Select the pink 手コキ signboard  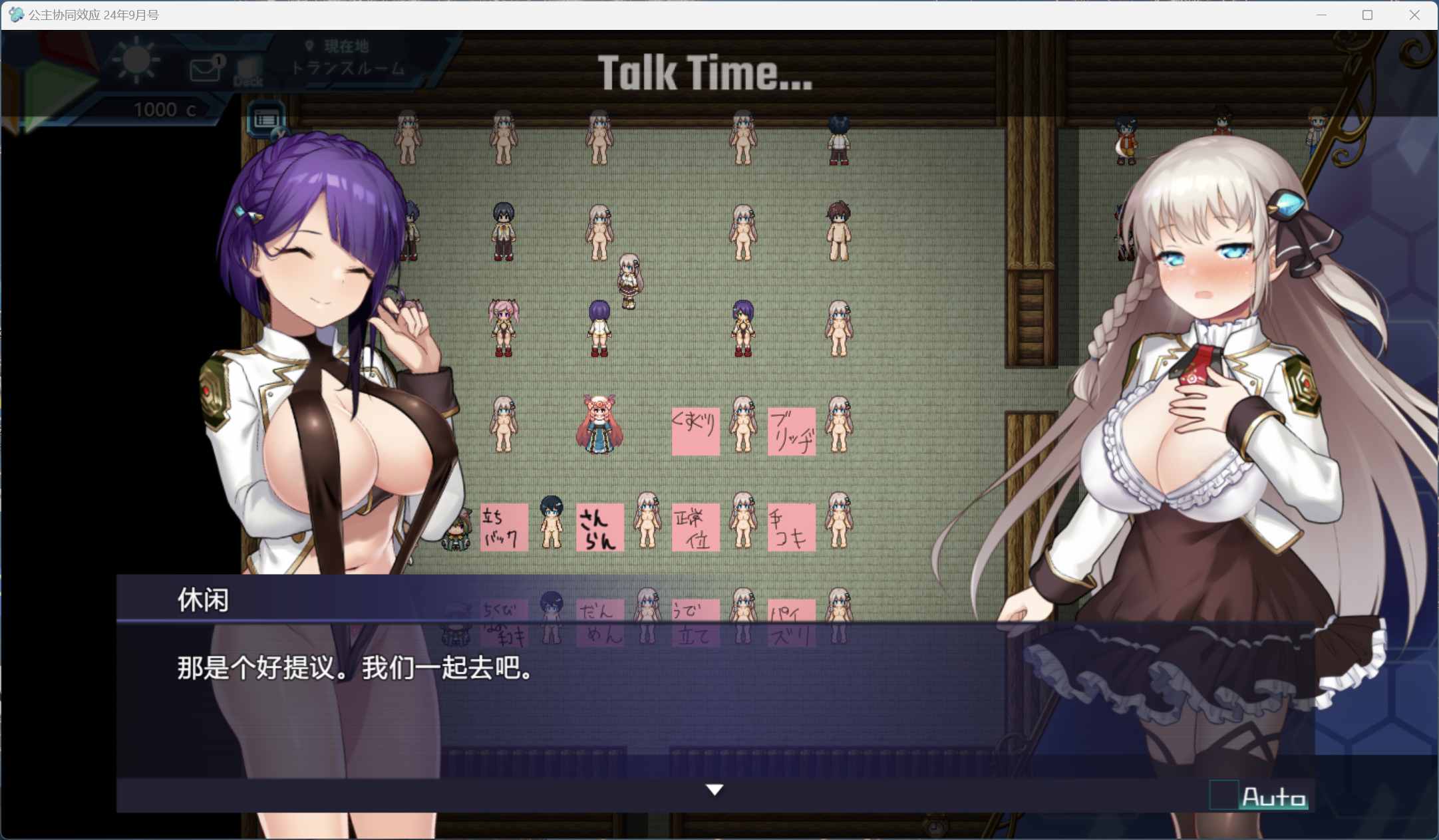click(x=790, y=527)
